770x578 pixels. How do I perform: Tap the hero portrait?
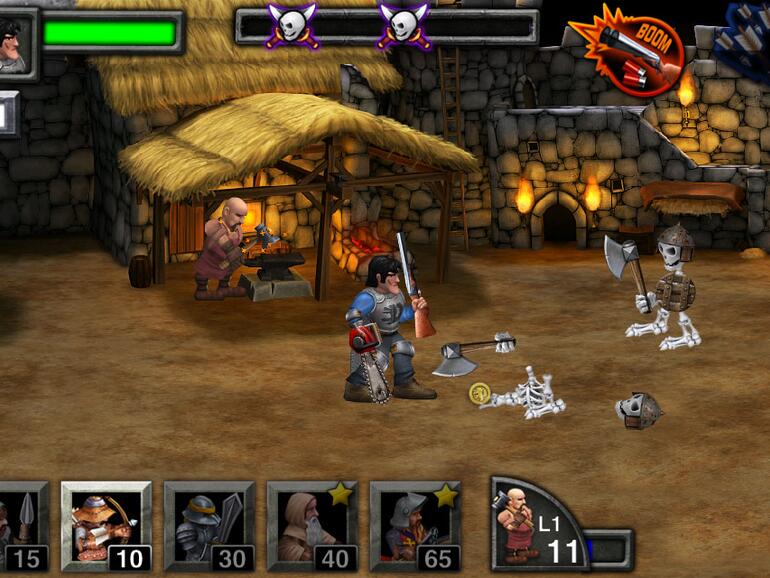point(14,43)
